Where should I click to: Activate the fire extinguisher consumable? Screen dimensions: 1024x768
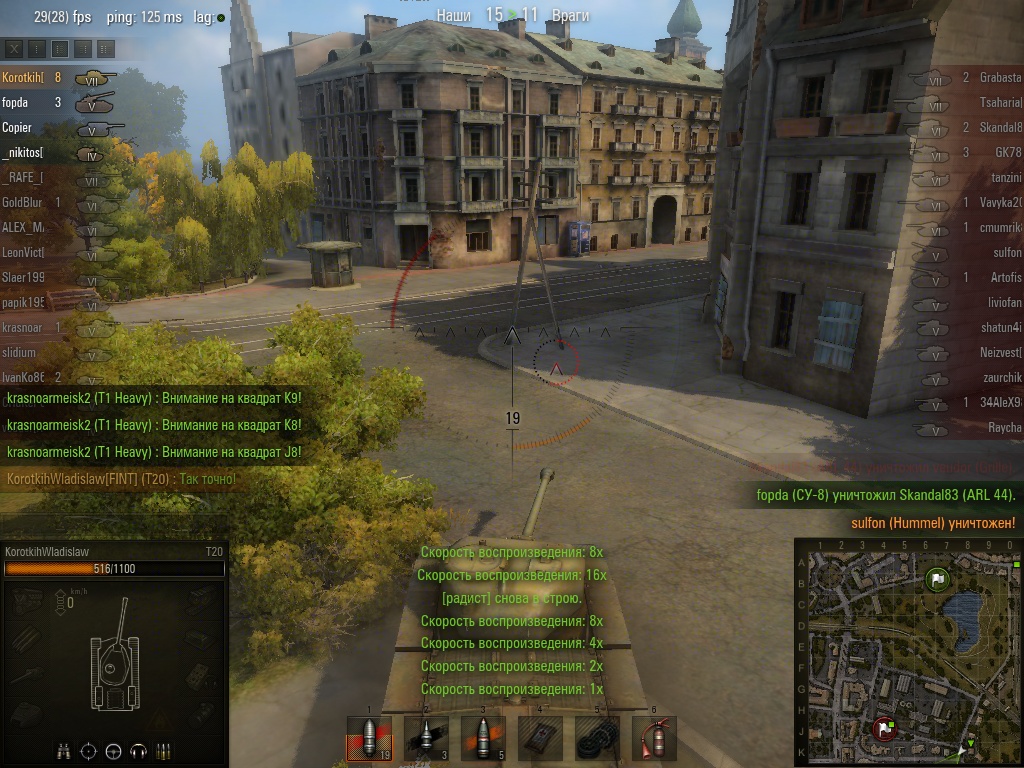click(x=654, y=739)
